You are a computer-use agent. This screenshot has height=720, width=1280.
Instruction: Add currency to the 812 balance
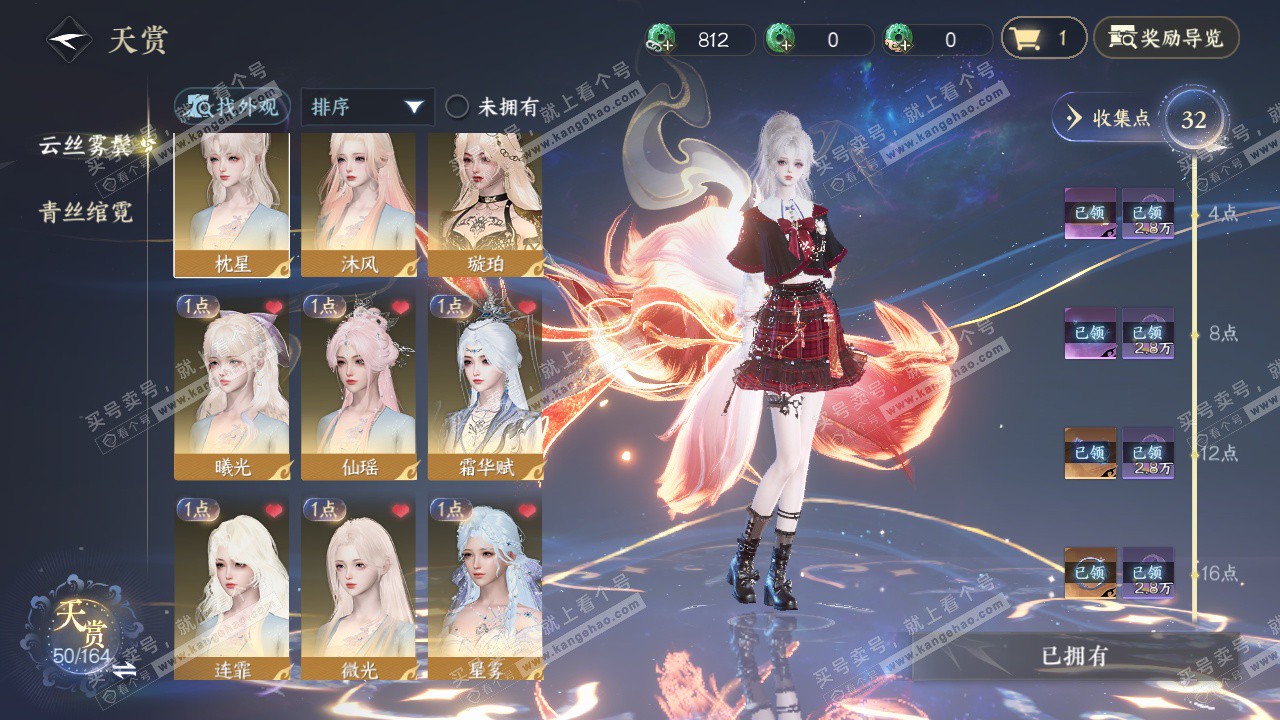(x=661, y=40)
